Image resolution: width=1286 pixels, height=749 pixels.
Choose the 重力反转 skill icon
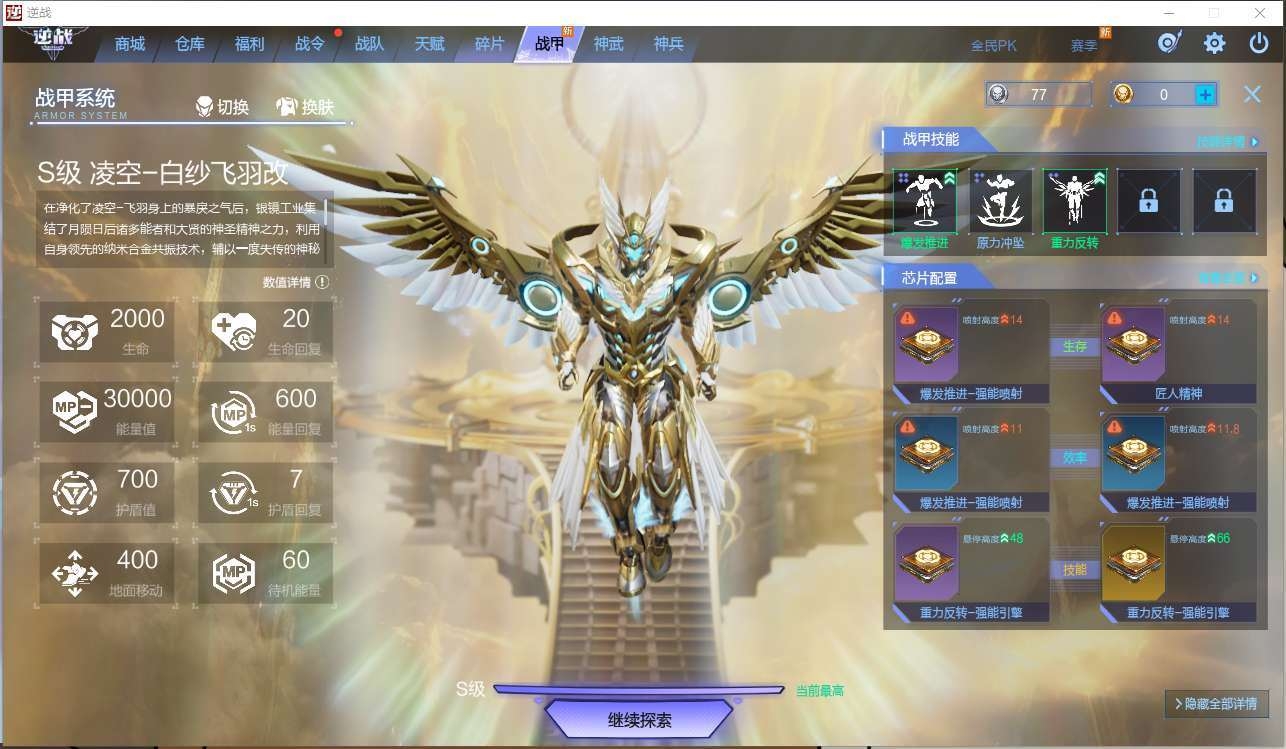coord(1075,201)
